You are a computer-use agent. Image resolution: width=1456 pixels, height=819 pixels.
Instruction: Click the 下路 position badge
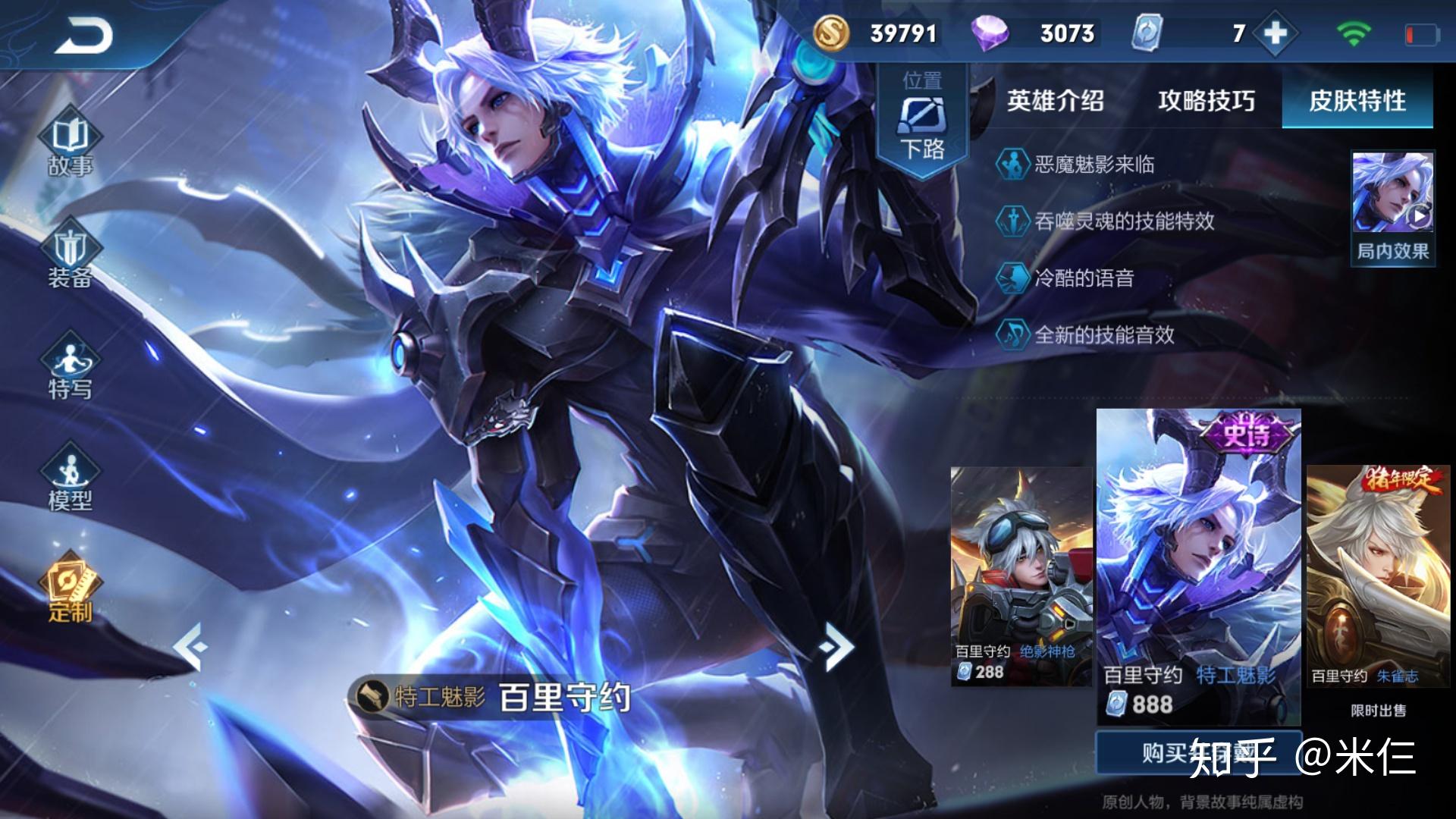pos(922,121)
